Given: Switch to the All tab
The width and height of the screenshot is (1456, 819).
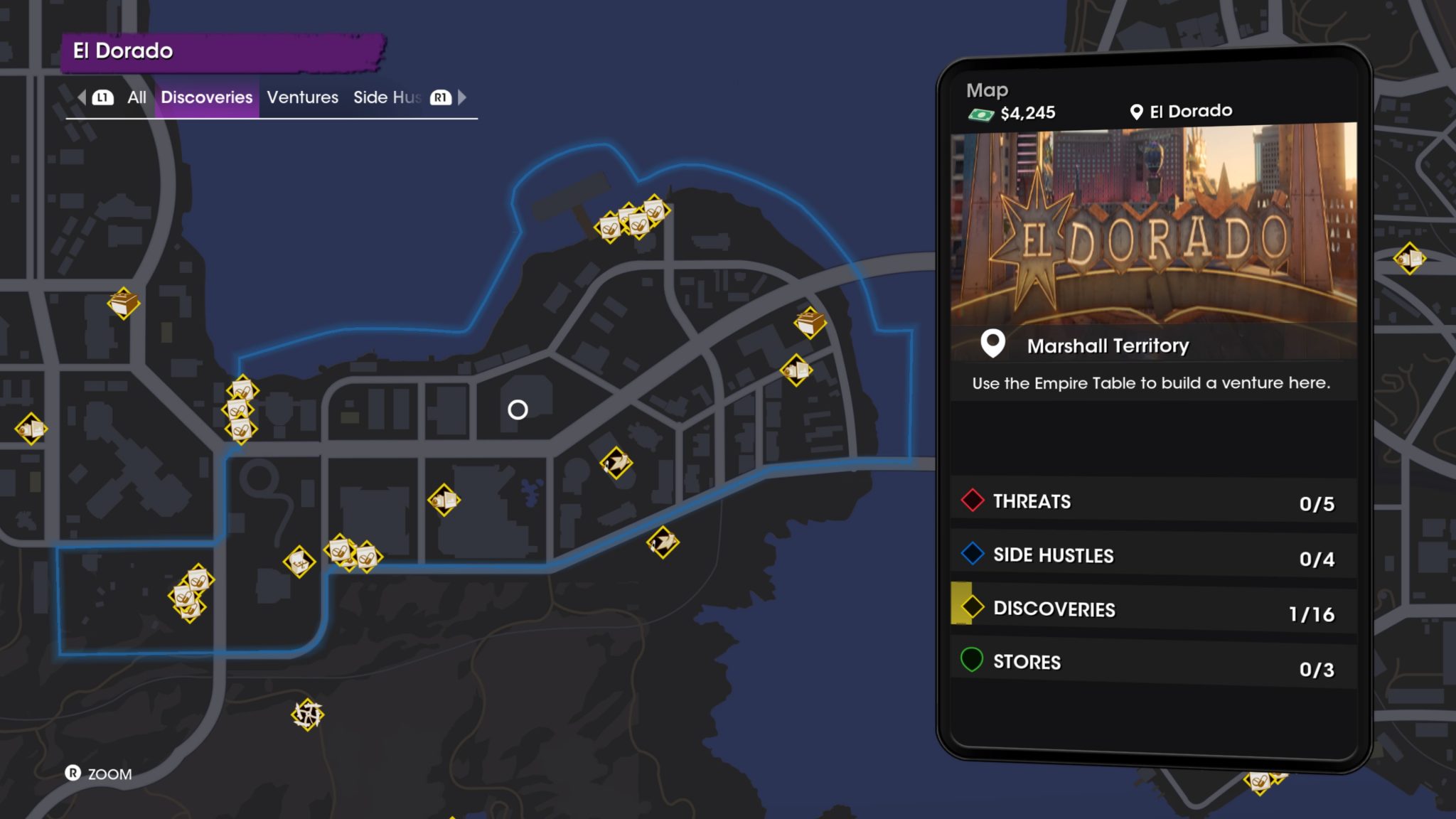Looking at the screenshot, I should (x=137, y=97).
